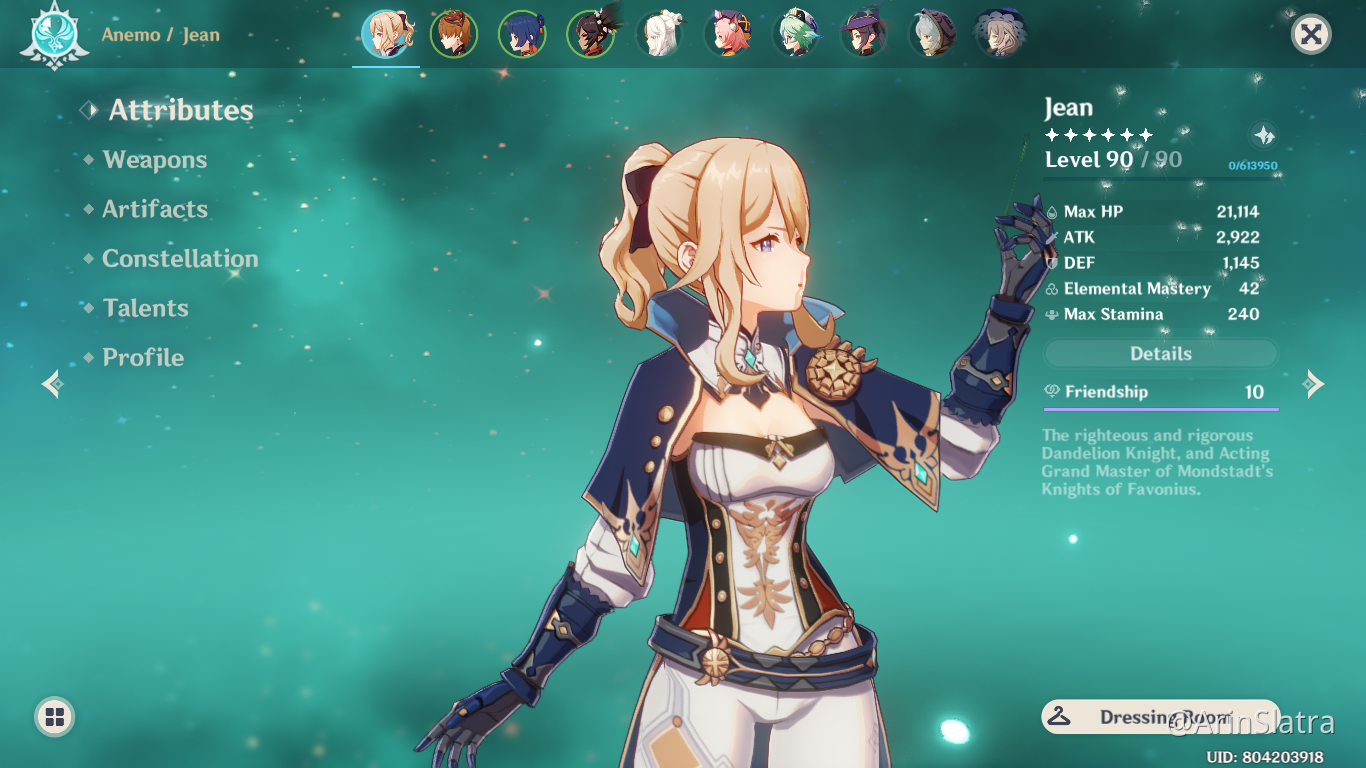Go to the previous character with left arrow

[52, 384]
